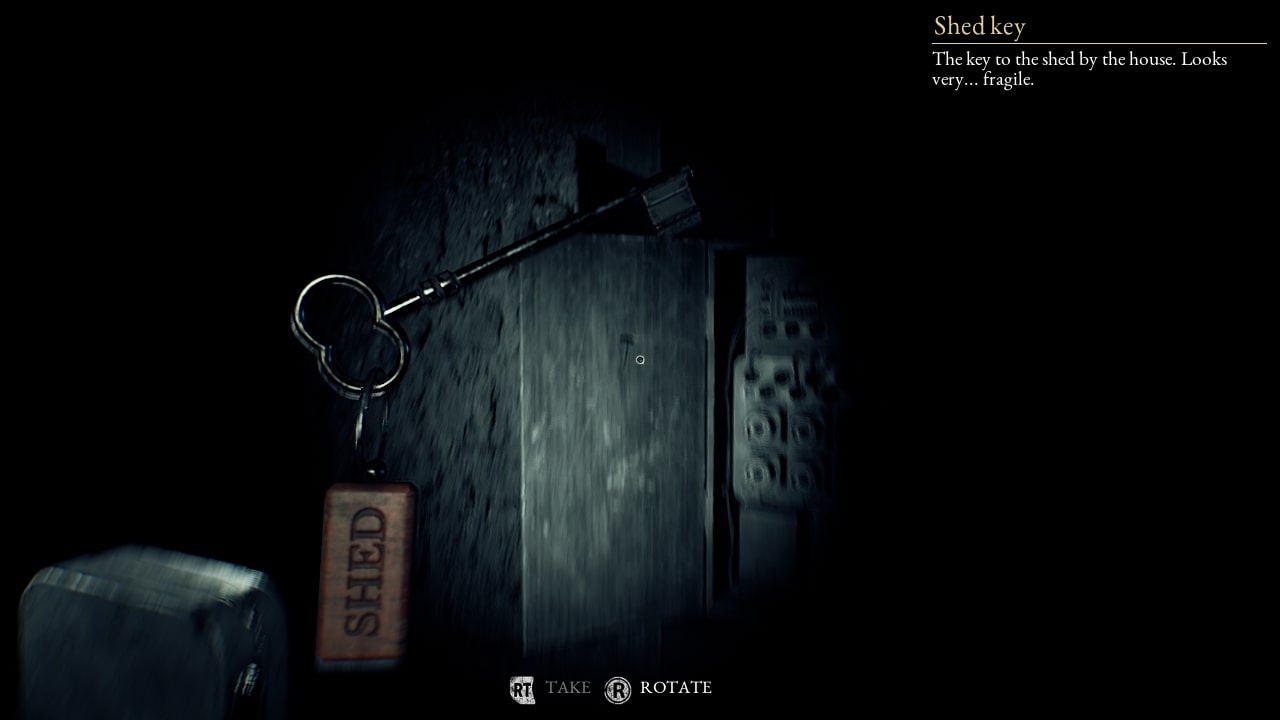Activate the TAKE action prompt
This screenshot has height=720, width=1280.
568,688
